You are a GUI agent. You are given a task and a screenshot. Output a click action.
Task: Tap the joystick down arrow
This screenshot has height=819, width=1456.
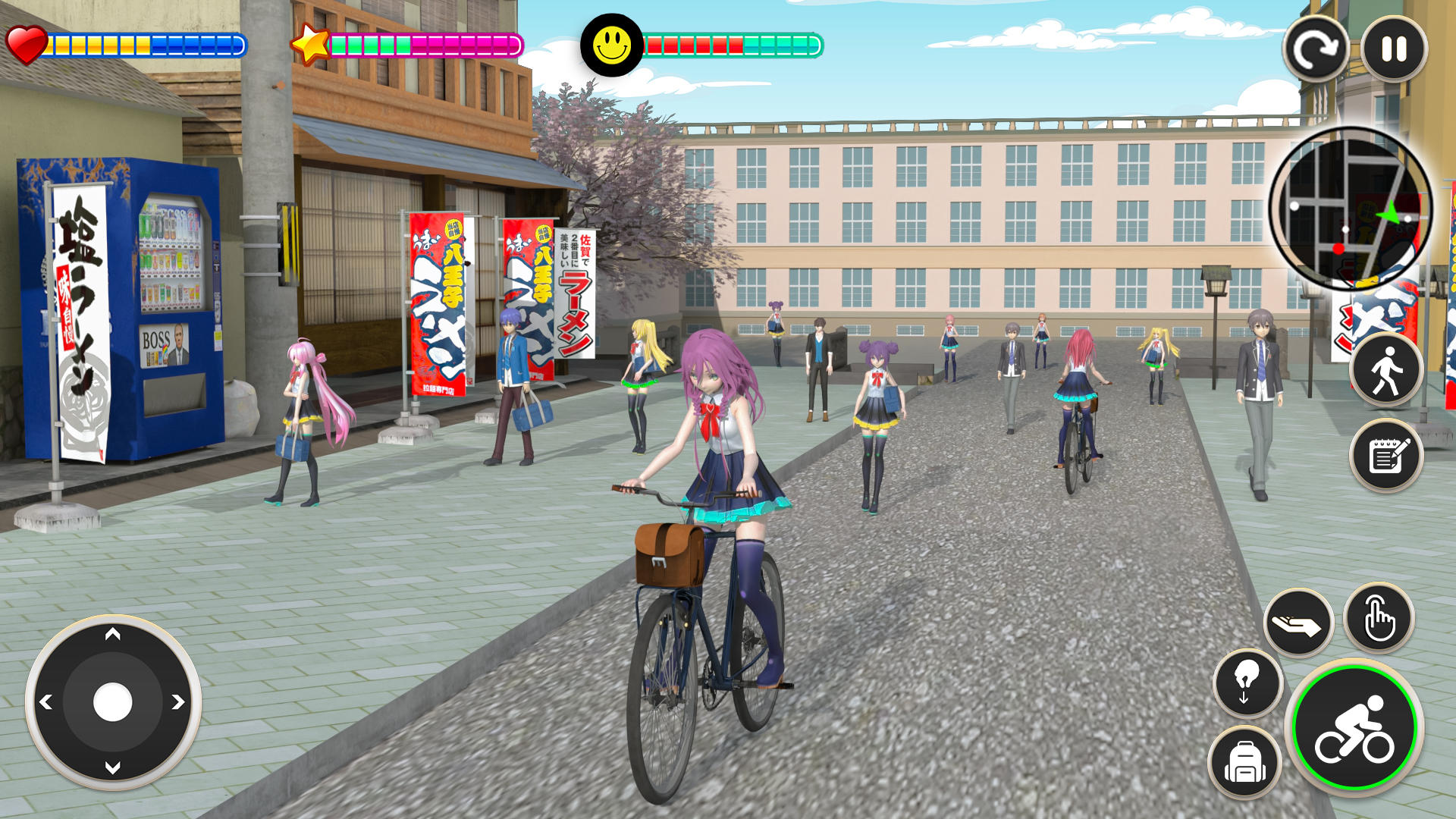coord(113,768)
